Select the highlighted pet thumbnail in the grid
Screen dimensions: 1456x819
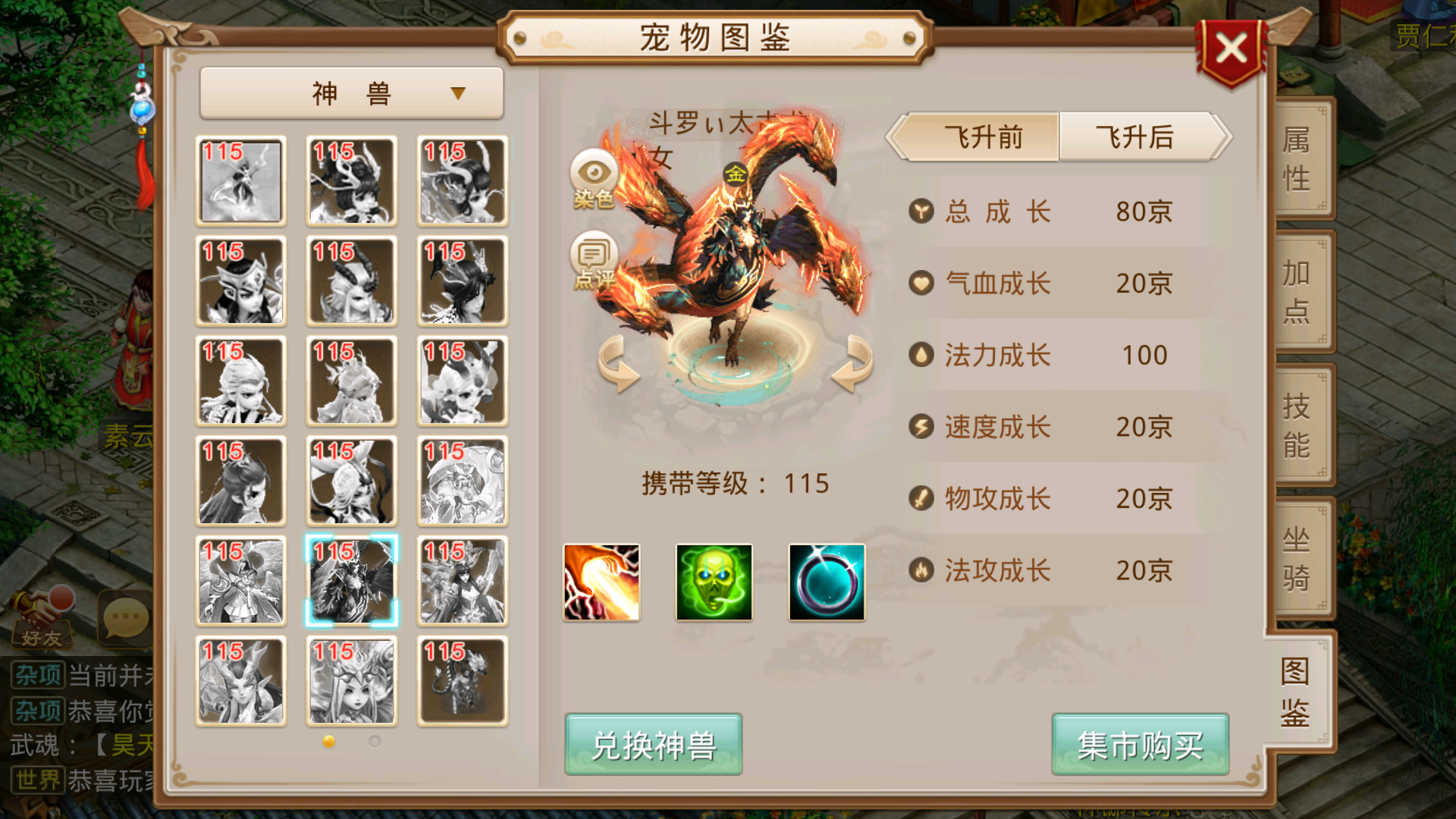click(351, 581)
